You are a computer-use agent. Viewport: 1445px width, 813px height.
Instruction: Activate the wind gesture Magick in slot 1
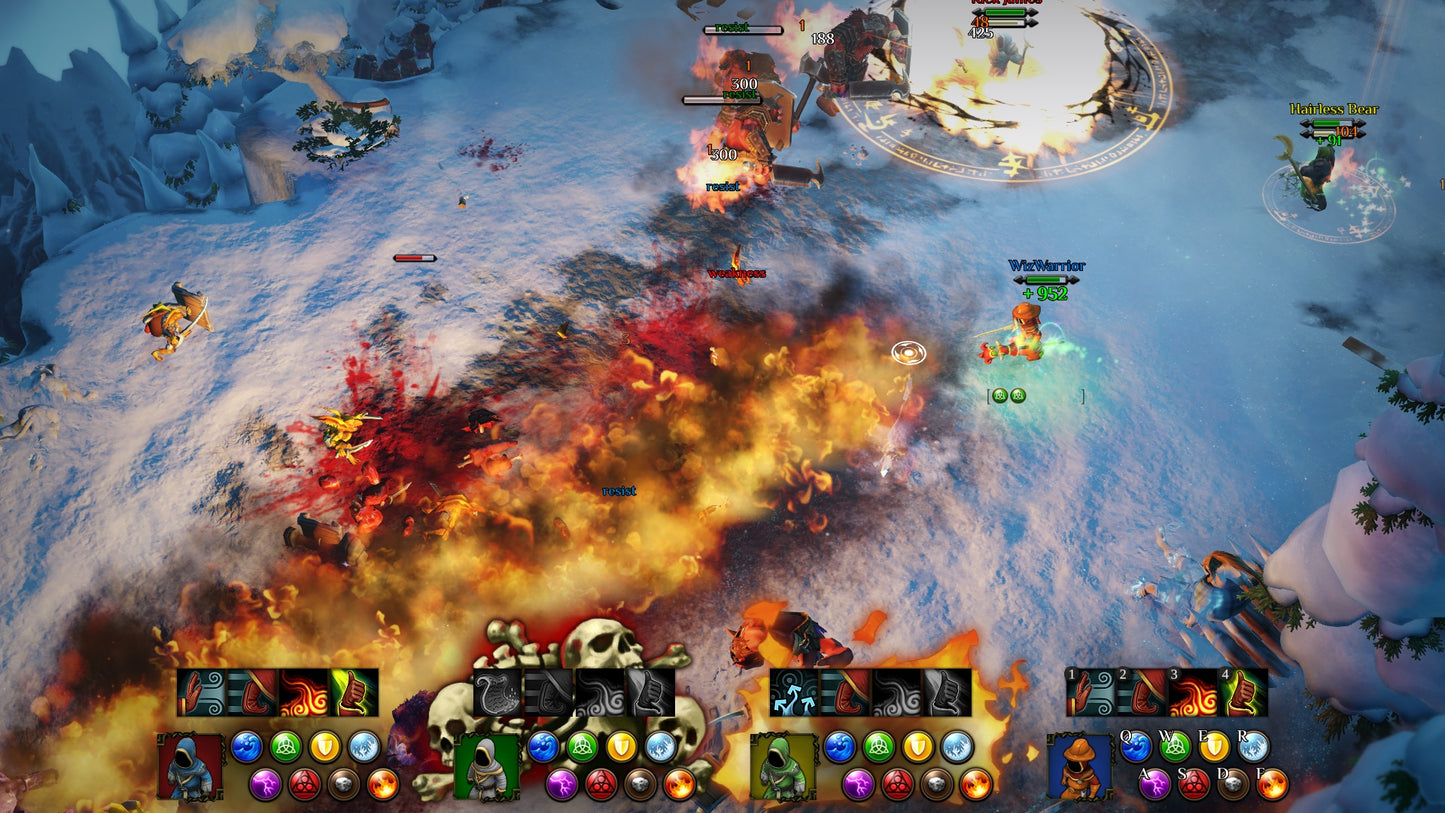coord(1088,692)
